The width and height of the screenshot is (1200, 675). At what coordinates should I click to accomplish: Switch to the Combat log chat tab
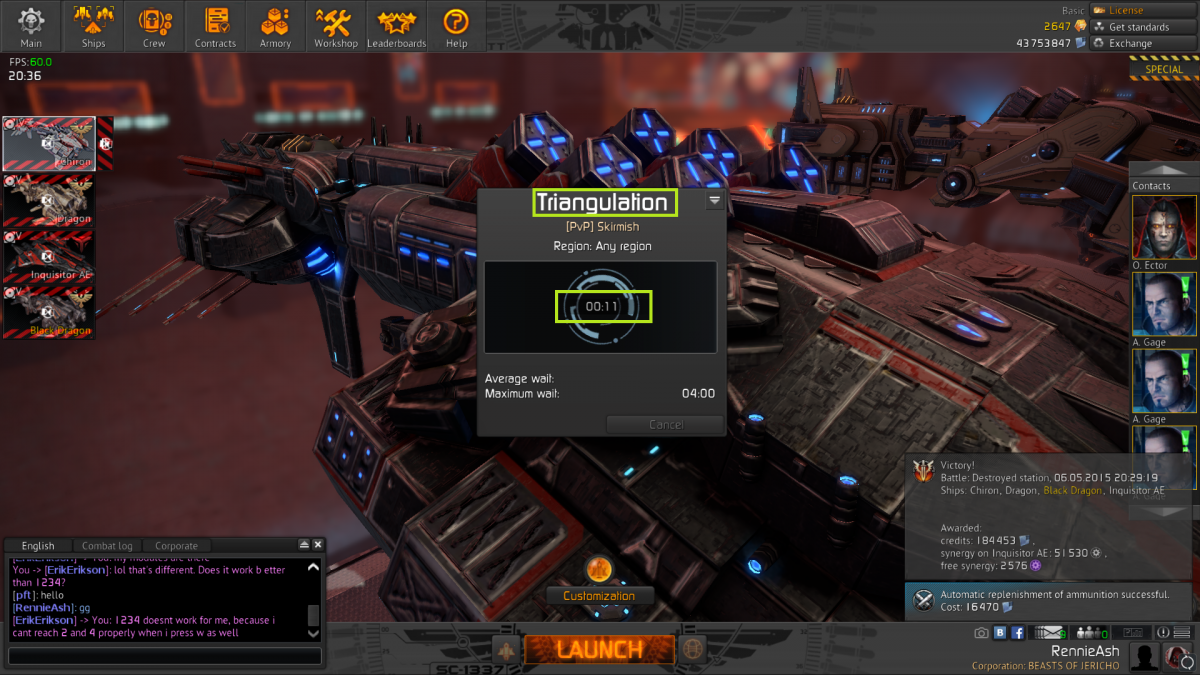[106, 546]
